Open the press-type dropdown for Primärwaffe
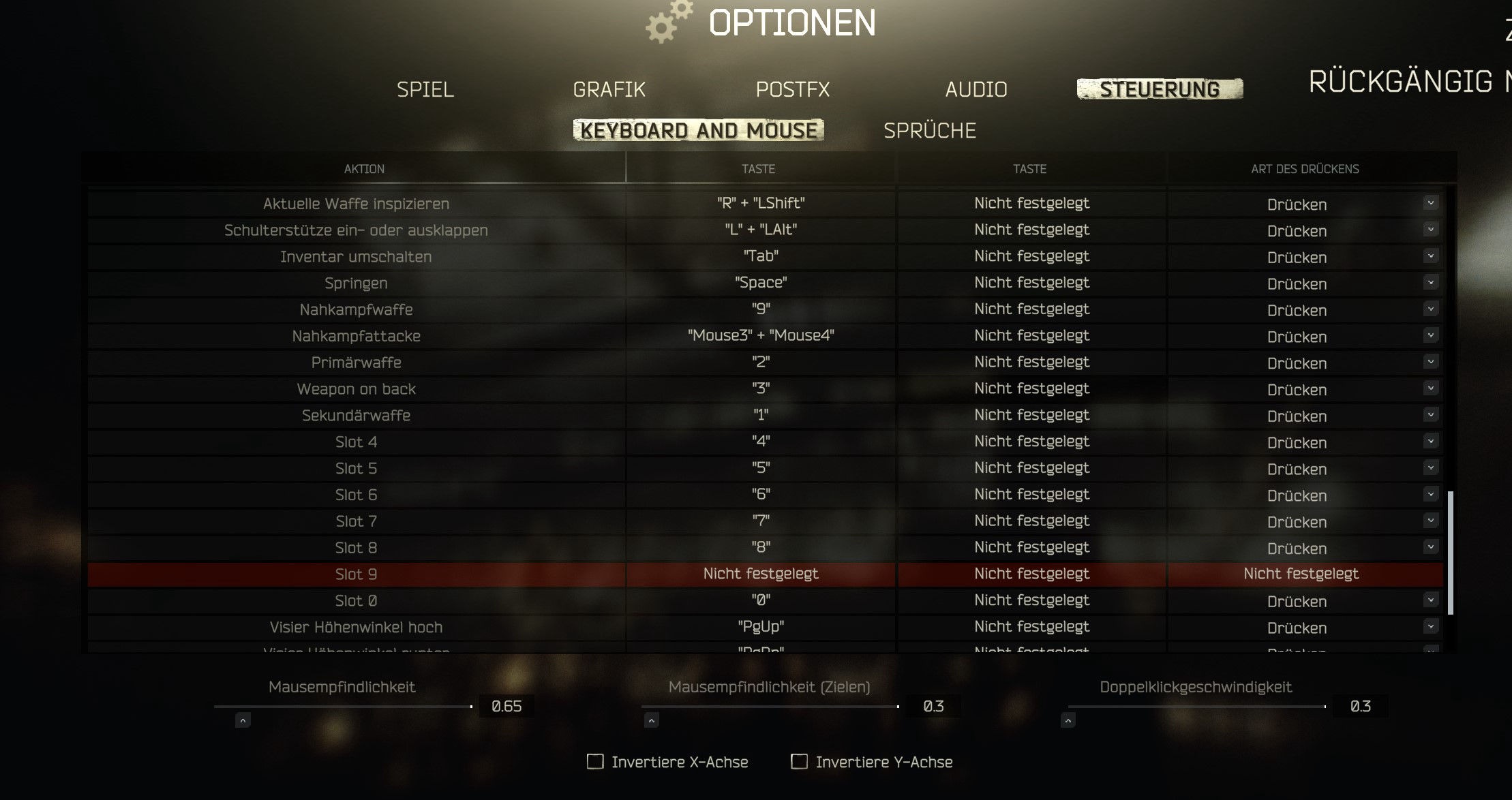1512x800 pixels. tap(1430, 362)
